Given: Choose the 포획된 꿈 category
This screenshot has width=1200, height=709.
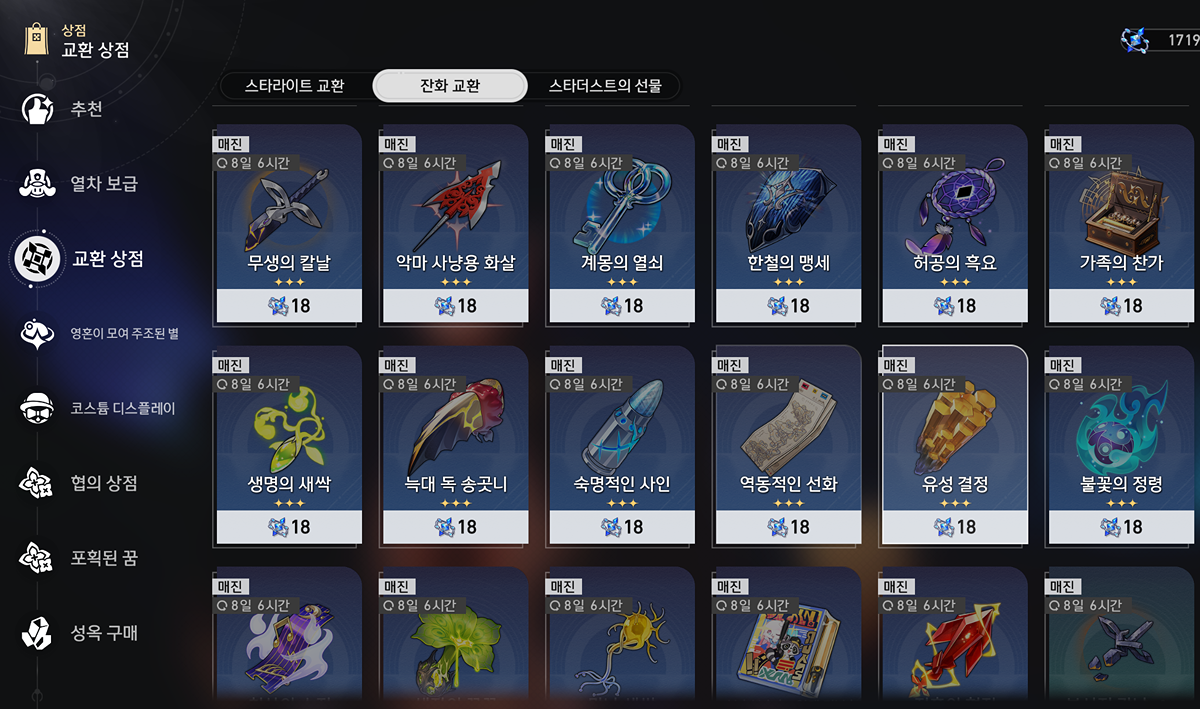Looking at the screenshot, I should [x=104, y=558].
